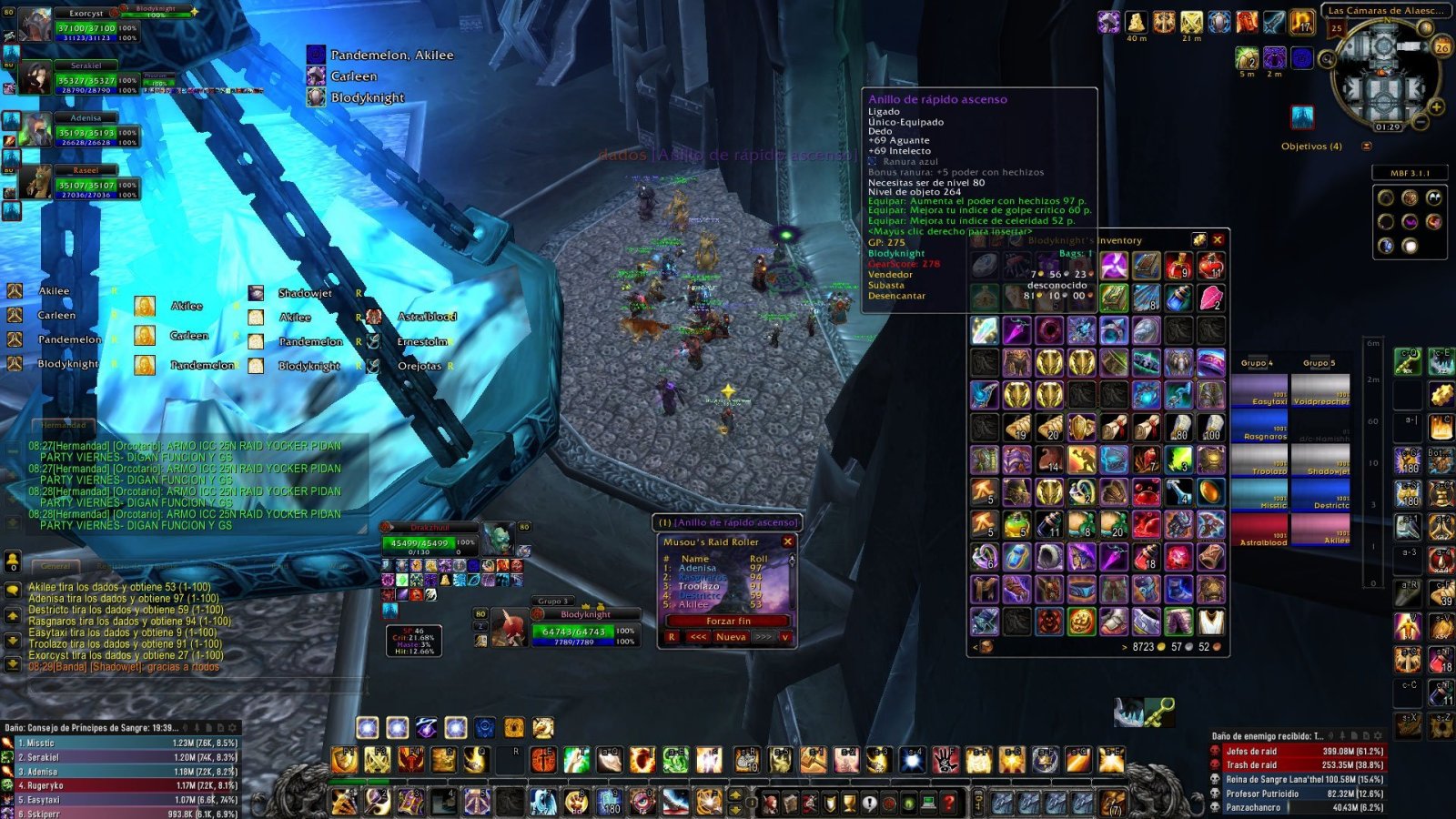Open inventory settings gear icon
The image size is (1456, 819).
[1198, 240]
